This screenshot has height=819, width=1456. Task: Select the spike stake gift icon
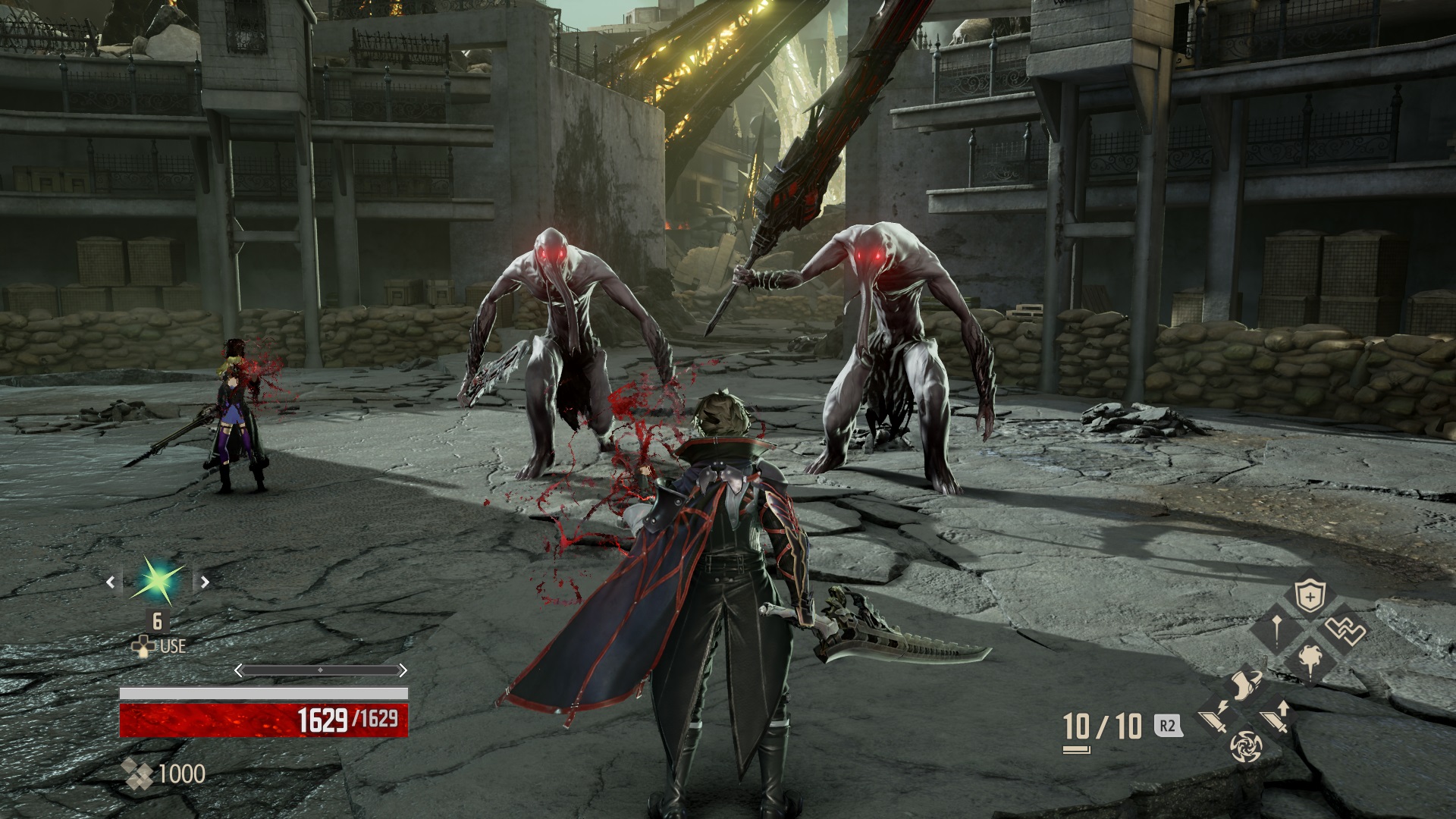click(1276, 632)
